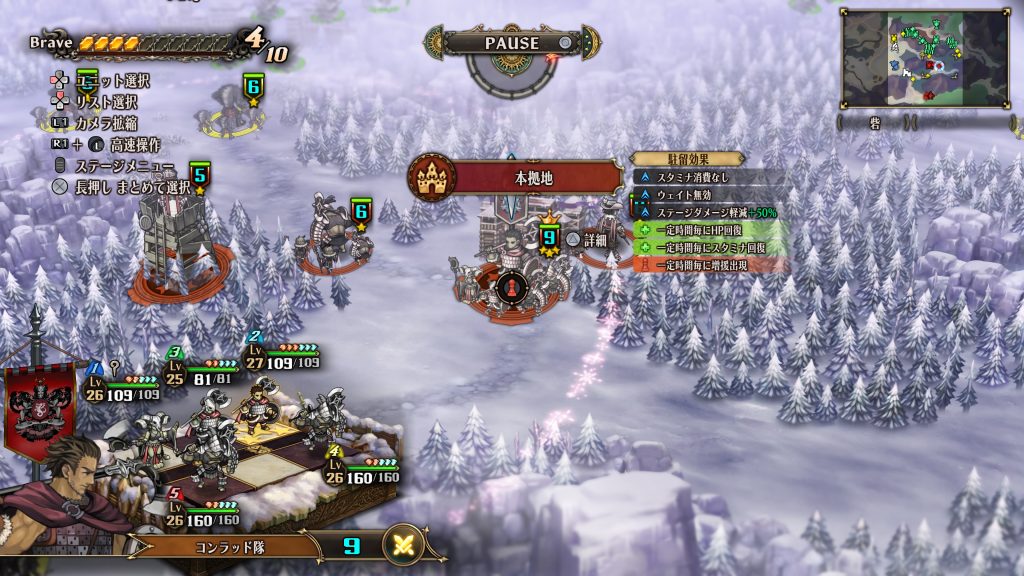The height and width of the screenshot is (576, 1024).
Task: Click the PAUSE button
Action: [512, 43]
